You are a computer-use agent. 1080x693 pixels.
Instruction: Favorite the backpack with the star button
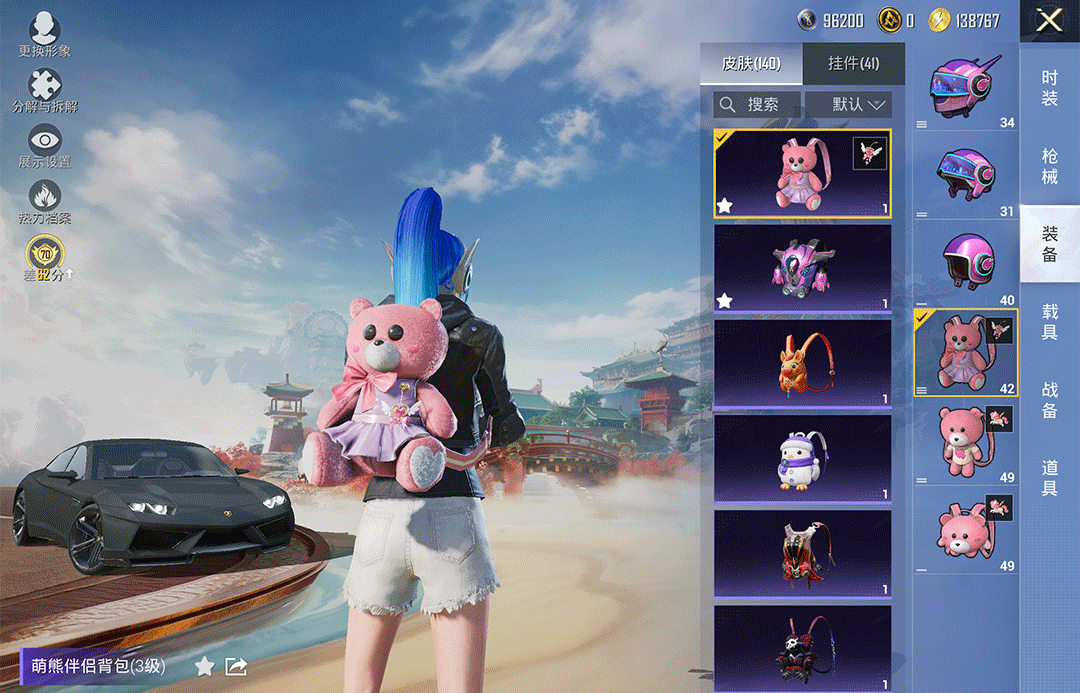click(204, 666)
